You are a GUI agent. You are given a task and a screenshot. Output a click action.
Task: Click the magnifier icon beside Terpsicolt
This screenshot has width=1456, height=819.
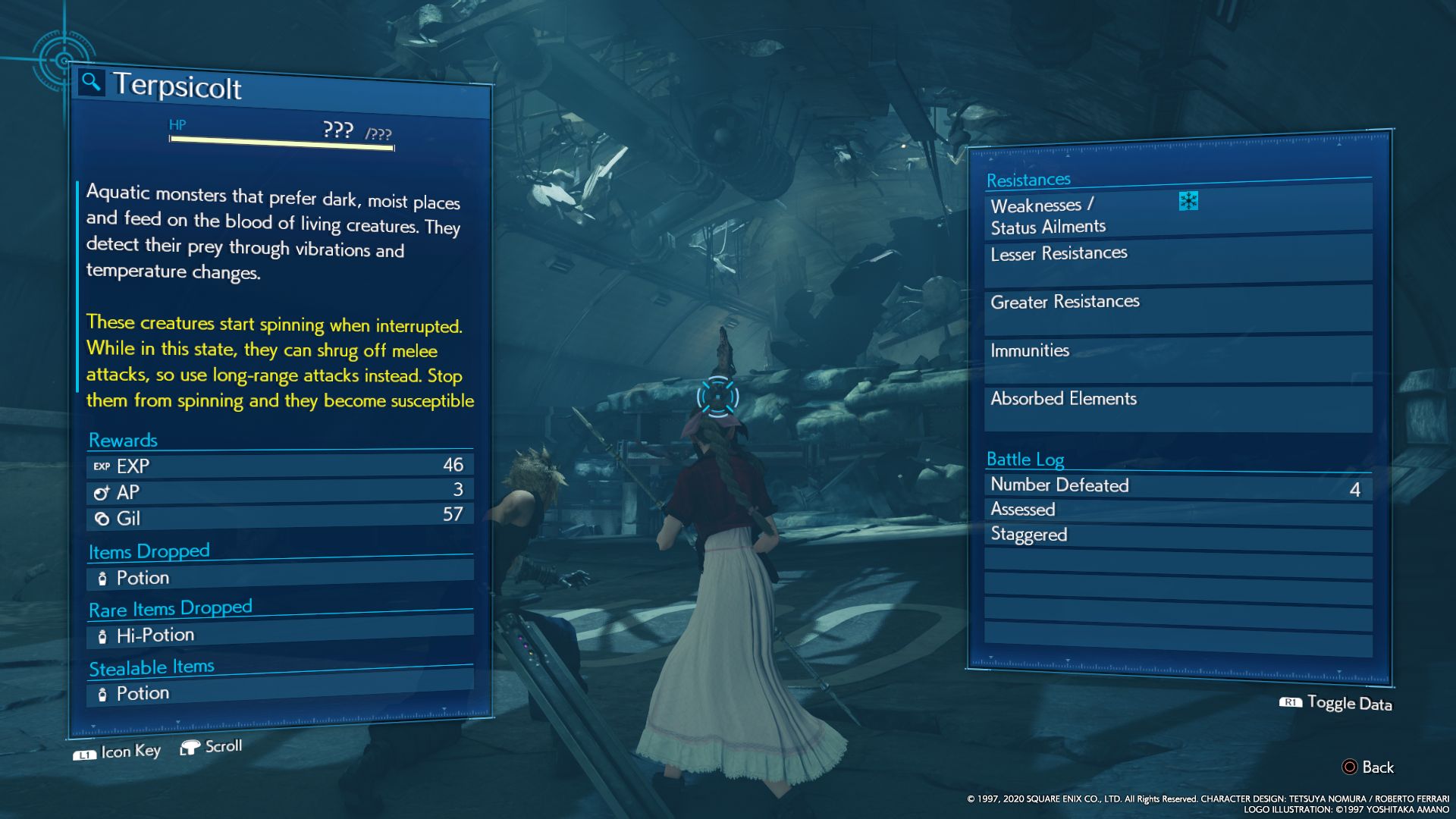[x=91, y=81]
